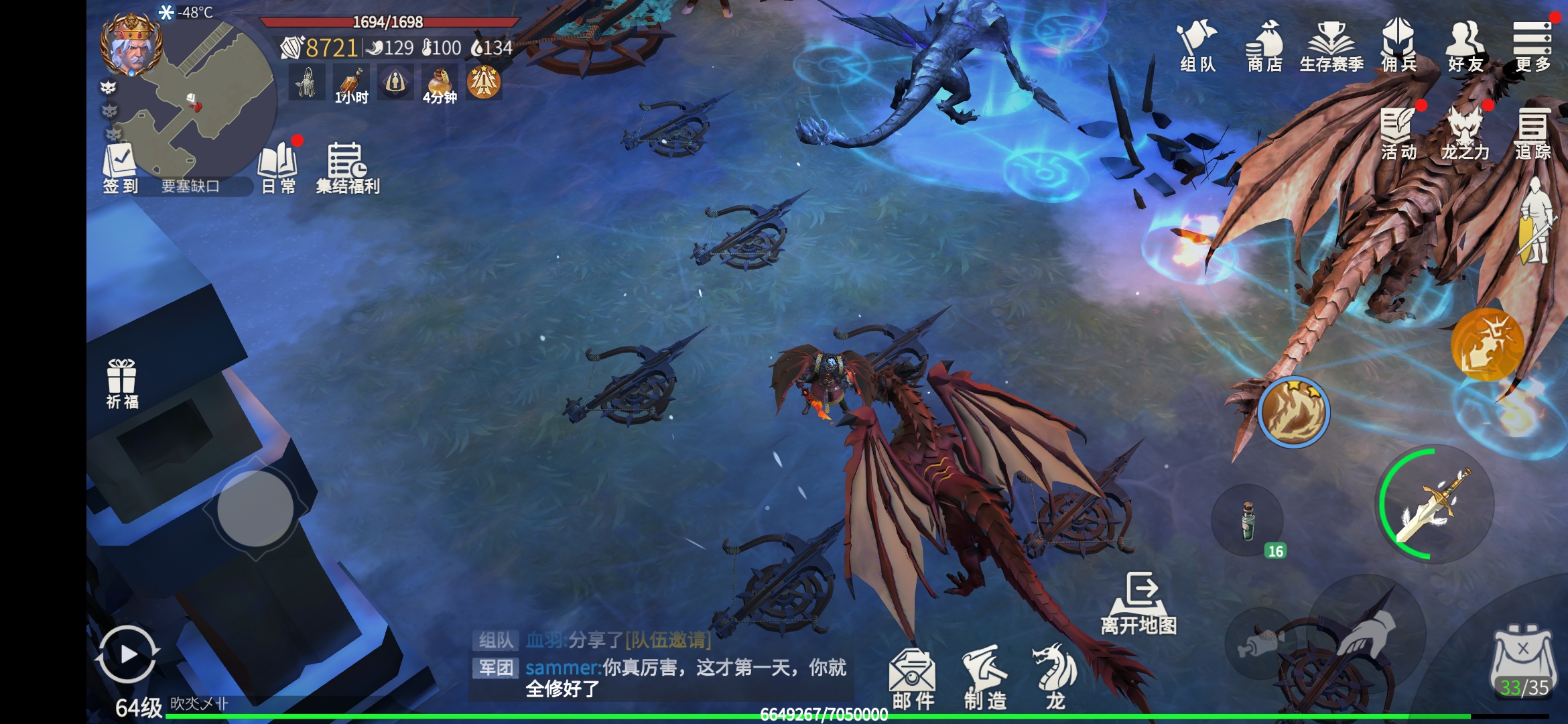This screenshot has height=724, width=1568.
Task: Open the 生存赛季 survival season menu
Action: tap(1331, 44)
